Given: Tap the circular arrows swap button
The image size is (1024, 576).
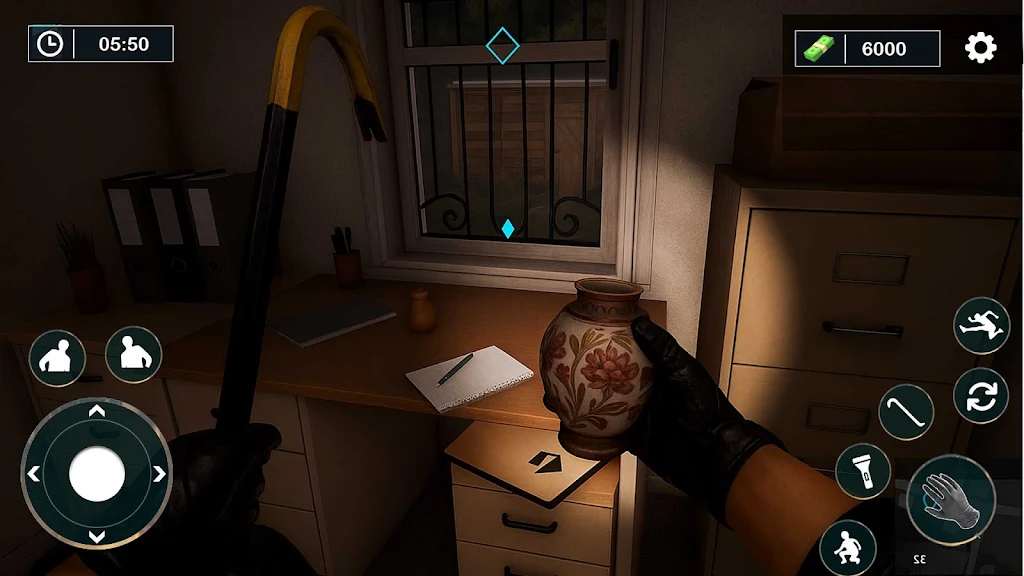Looking at the screenshot, I should [x=981, y=395].
